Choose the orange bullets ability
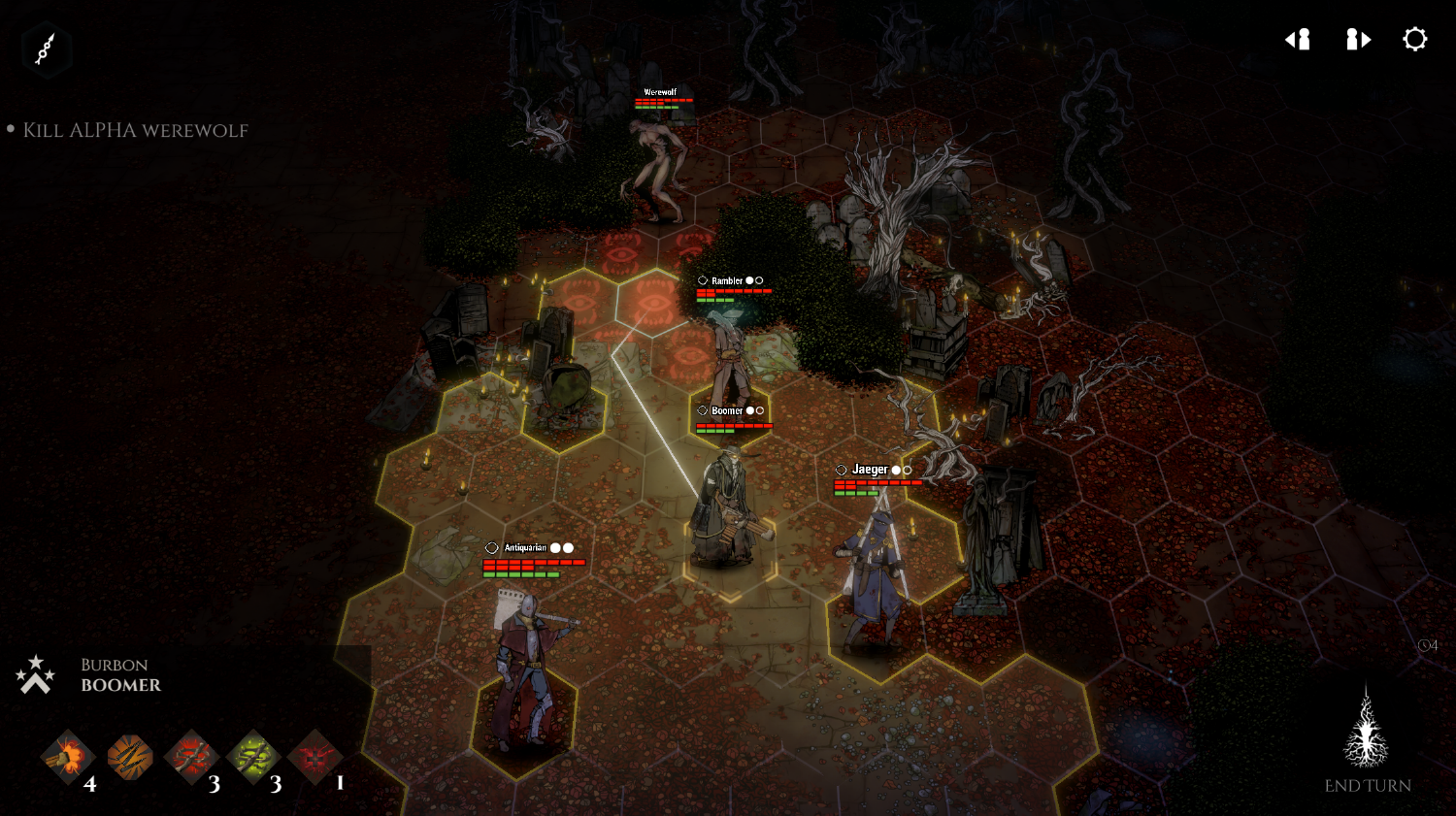This screenshot has height=816, width=1456. tap(130, 758)
